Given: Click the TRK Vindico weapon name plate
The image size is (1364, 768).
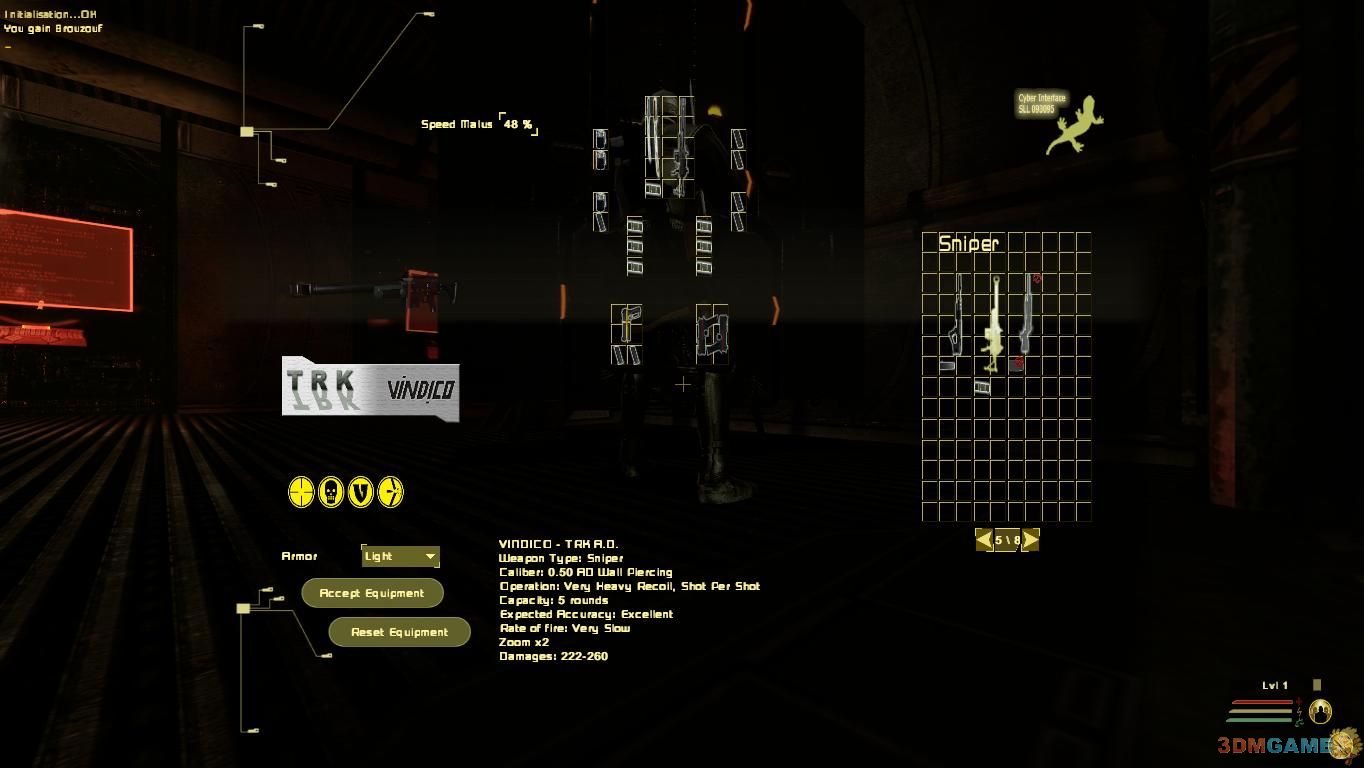Looking at the screenshot, I should [x=370, y=388].
